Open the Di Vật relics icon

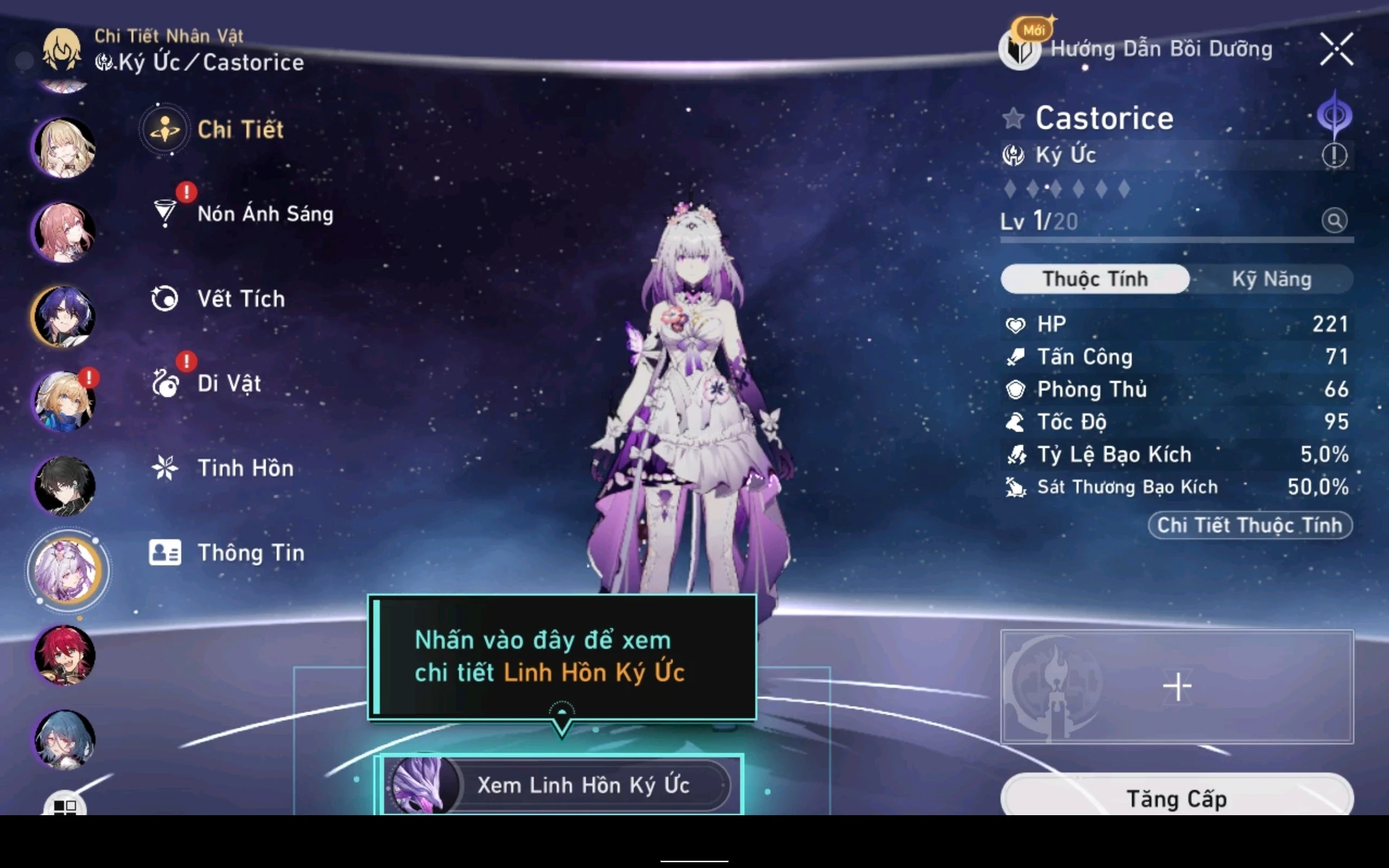pos(165,383)
